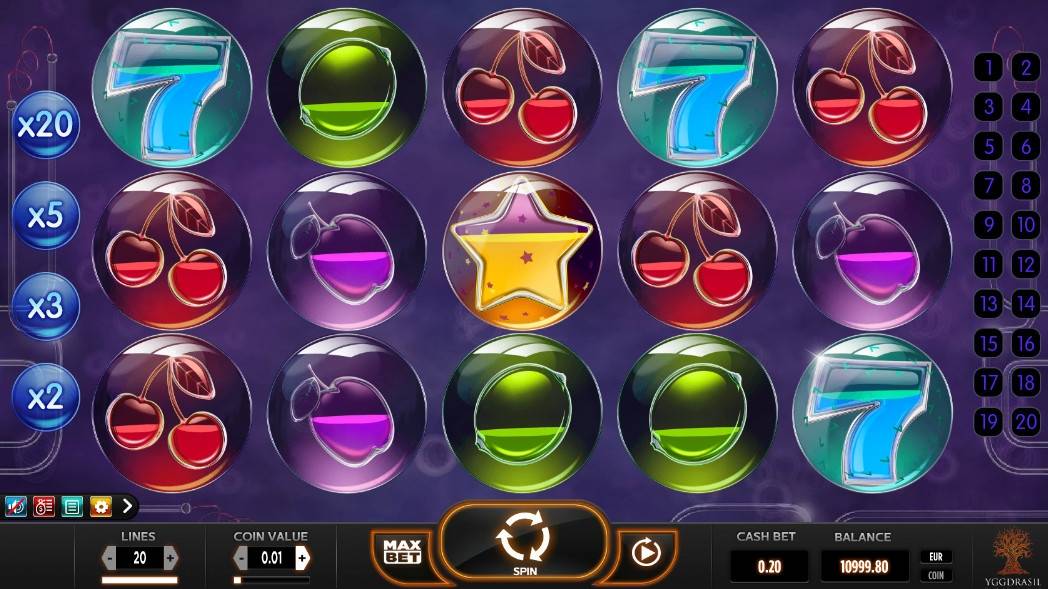Toggle the sound mute icon

16,506
